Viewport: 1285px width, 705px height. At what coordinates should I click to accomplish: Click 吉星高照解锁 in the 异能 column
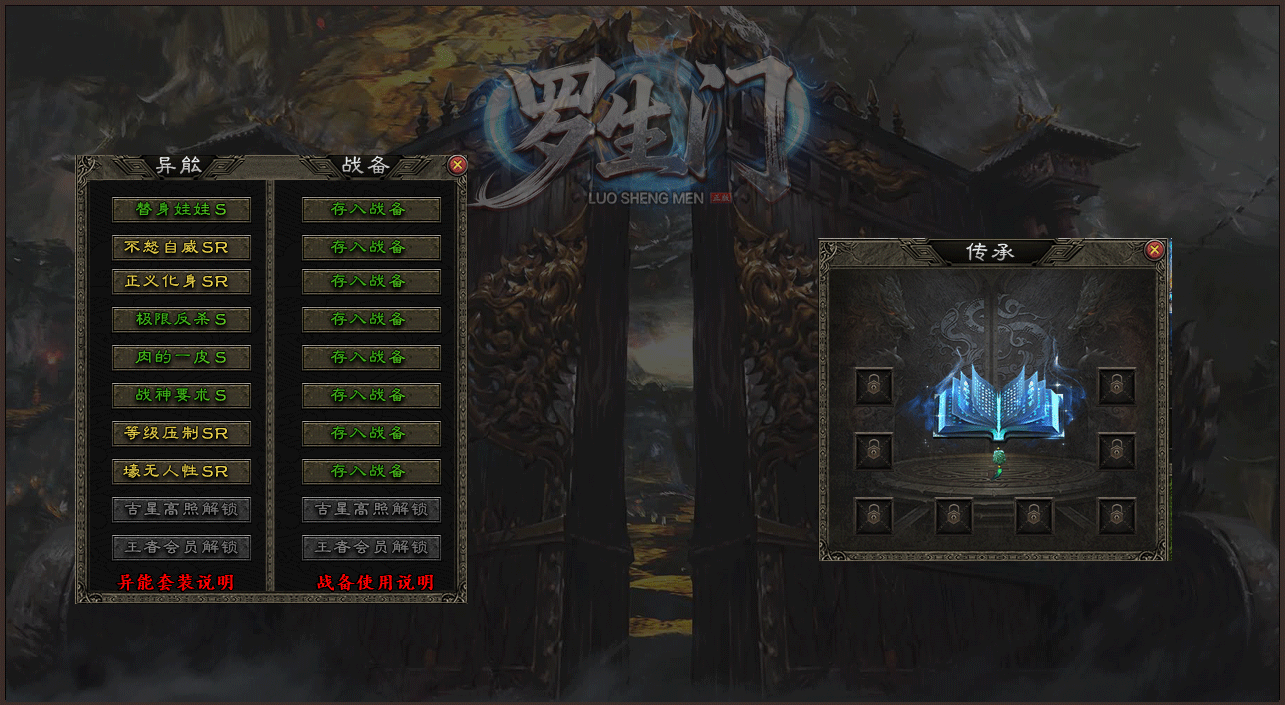[x=181, y=510]
